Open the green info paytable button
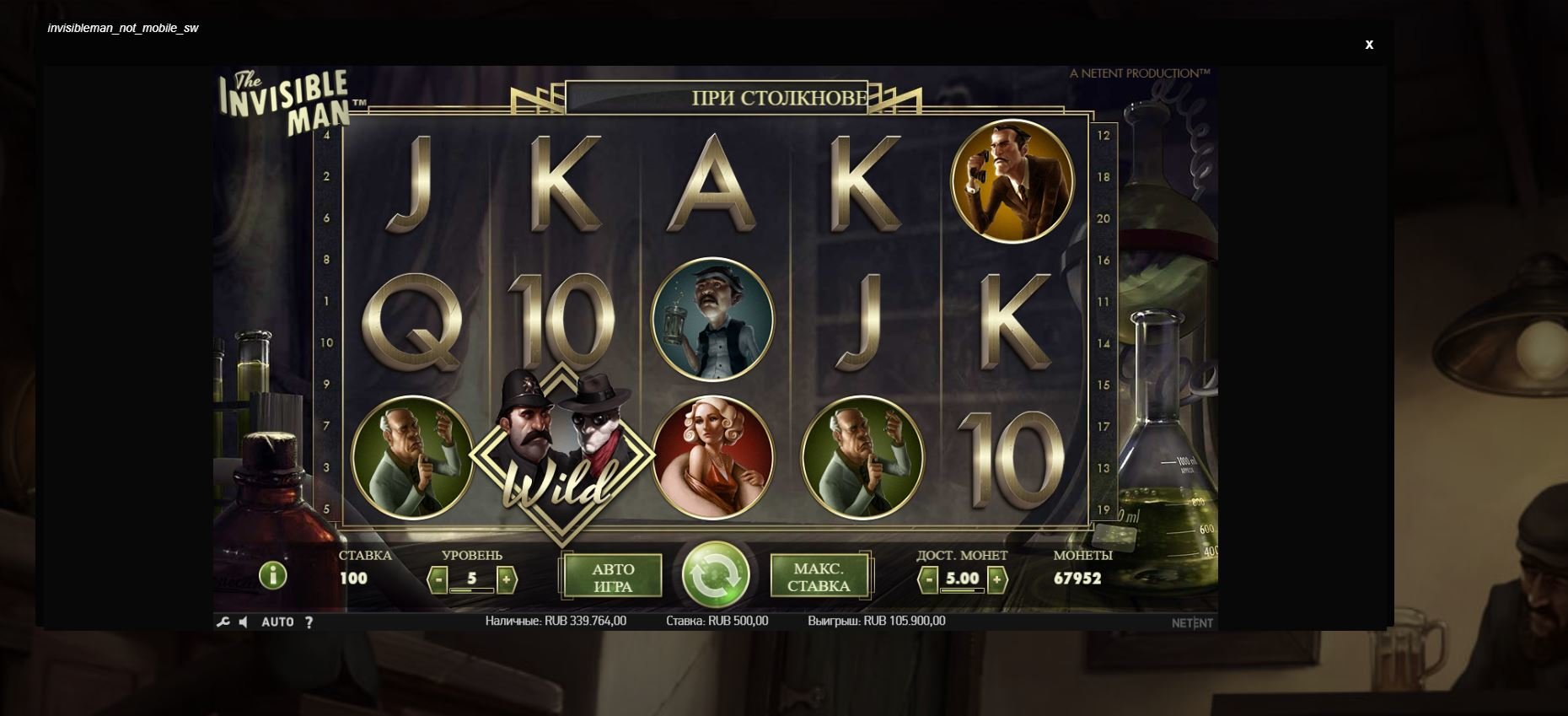This screenshot has width=1568, height=716. (x=272, y=576)
